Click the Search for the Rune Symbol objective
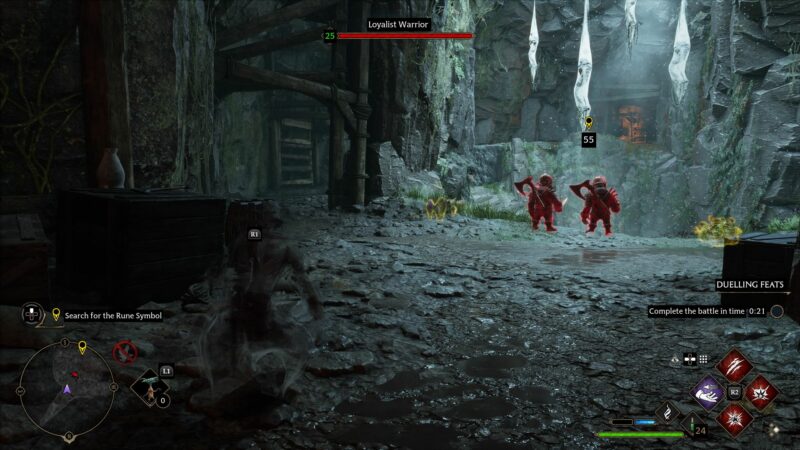 click(x=112, y=315)
